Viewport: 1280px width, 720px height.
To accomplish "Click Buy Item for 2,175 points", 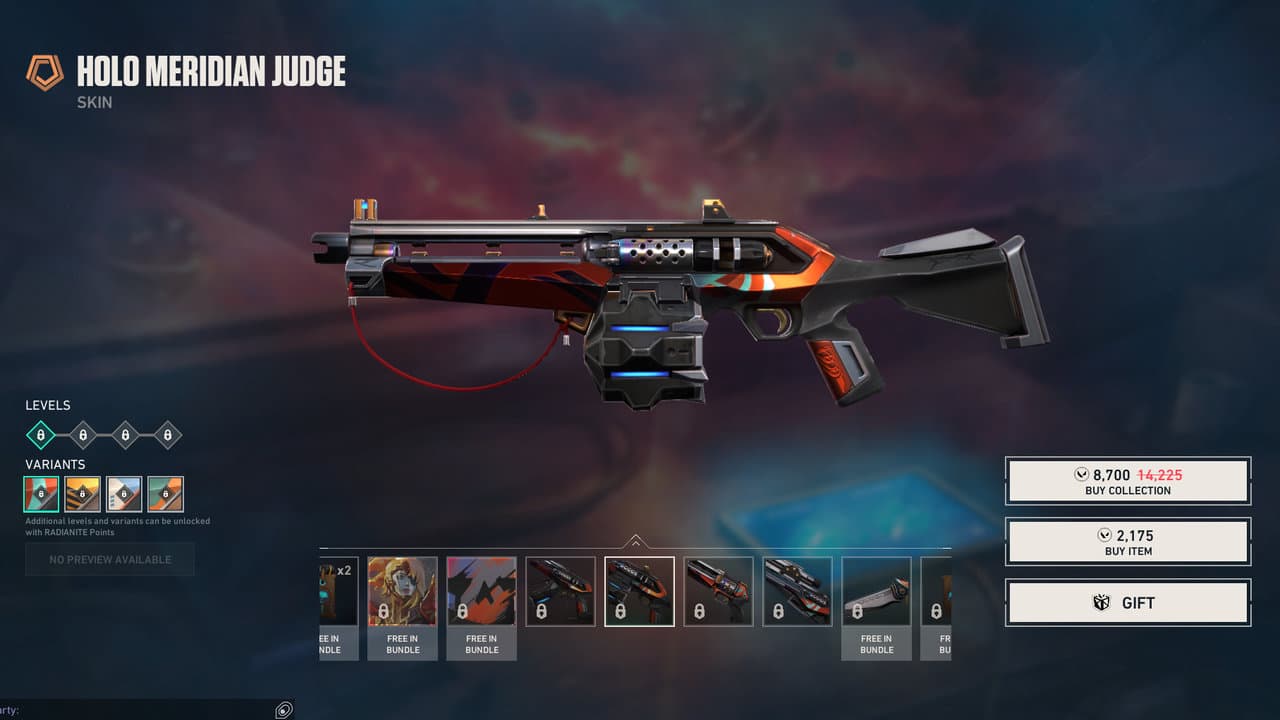I will click(1128, 541).
